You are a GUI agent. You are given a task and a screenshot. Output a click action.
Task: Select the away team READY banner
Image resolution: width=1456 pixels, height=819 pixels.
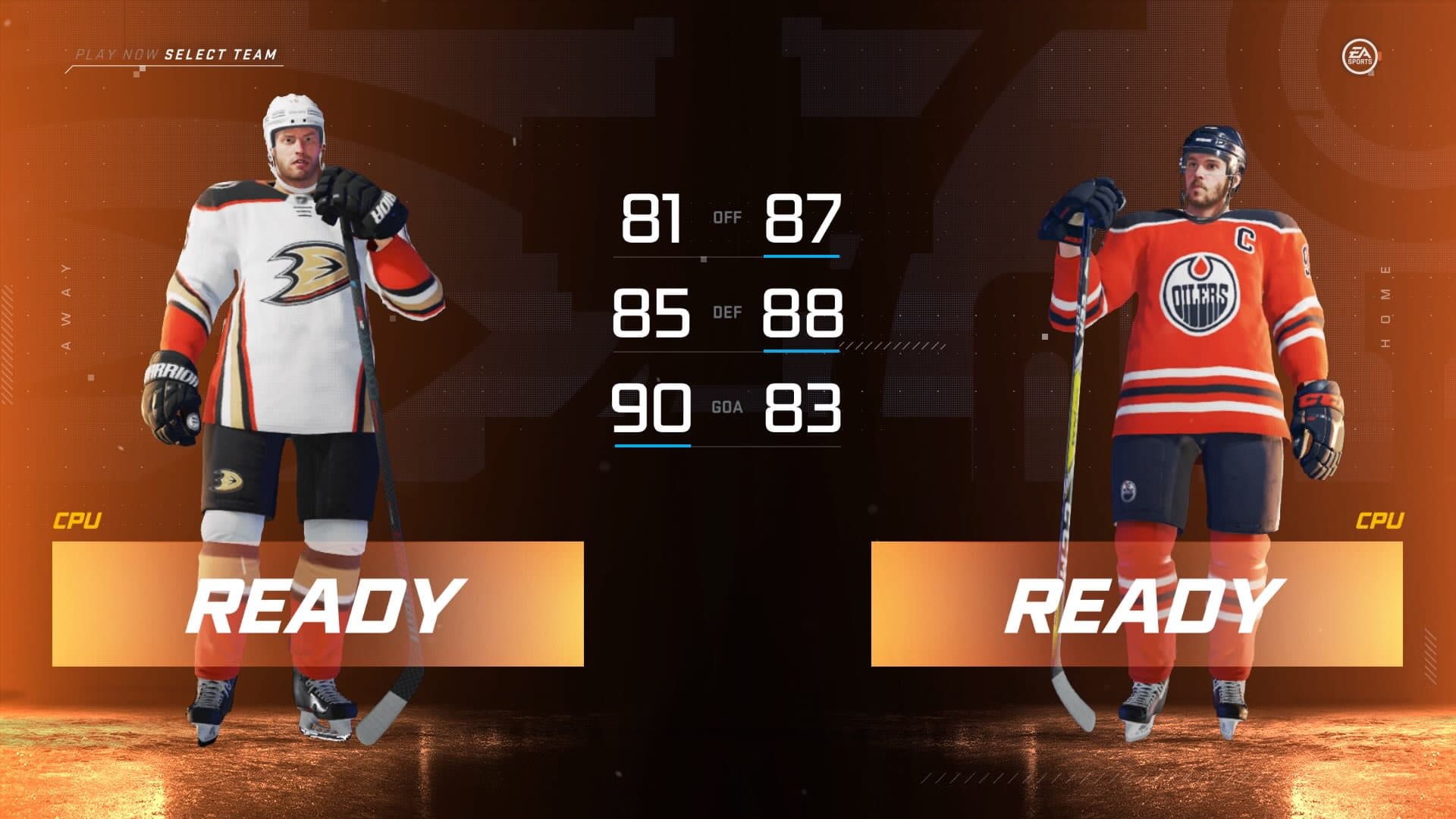pos(318,604)
